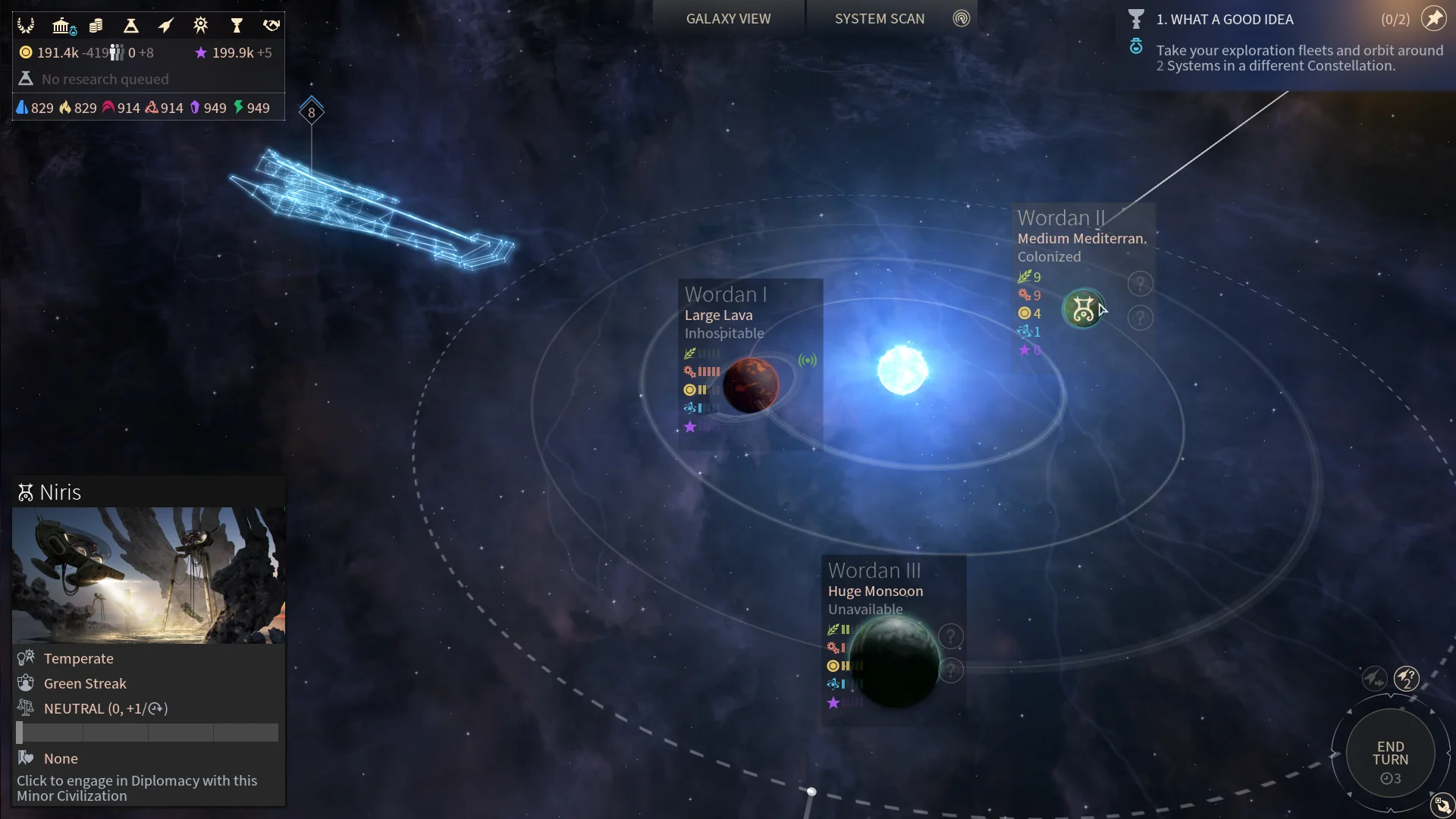End the current turn

click(1390, 754)
